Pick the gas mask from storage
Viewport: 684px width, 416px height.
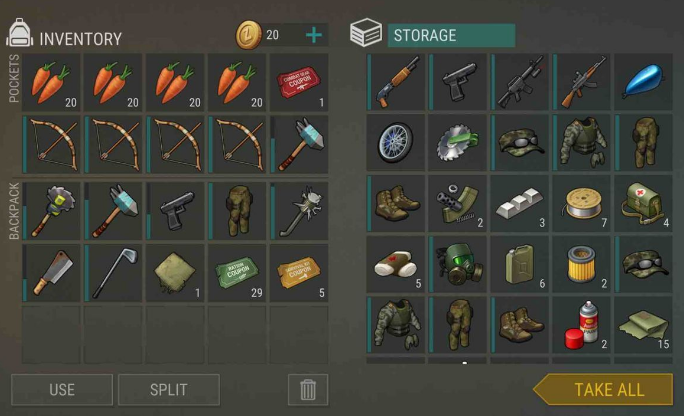459,264
